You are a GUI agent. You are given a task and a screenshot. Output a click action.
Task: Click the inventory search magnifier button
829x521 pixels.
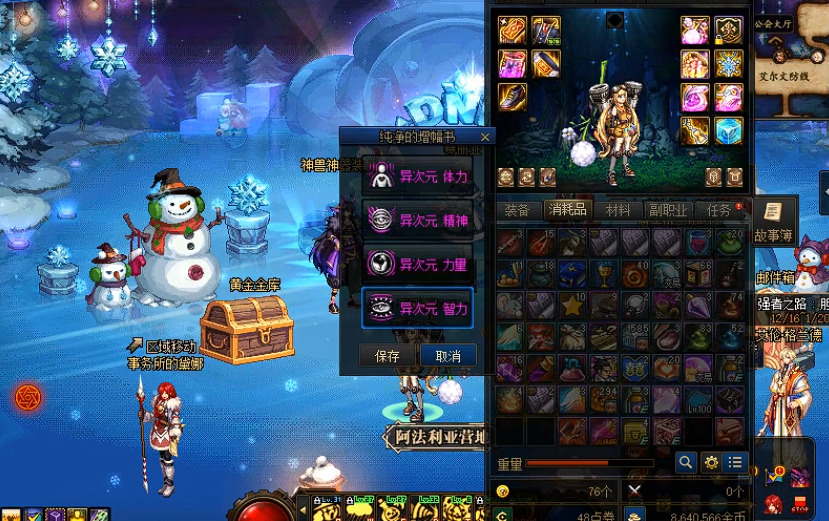pos(685,462)
